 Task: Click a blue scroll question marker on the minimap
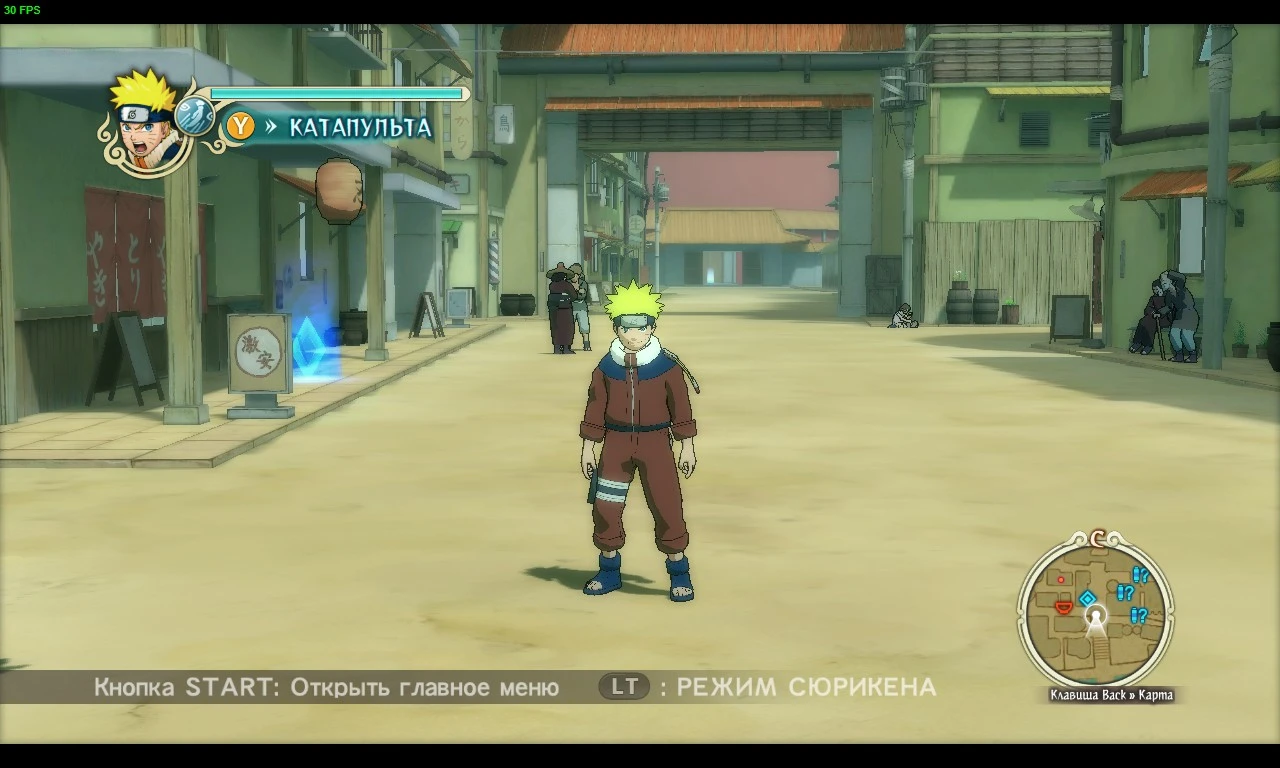[1126, 592]
